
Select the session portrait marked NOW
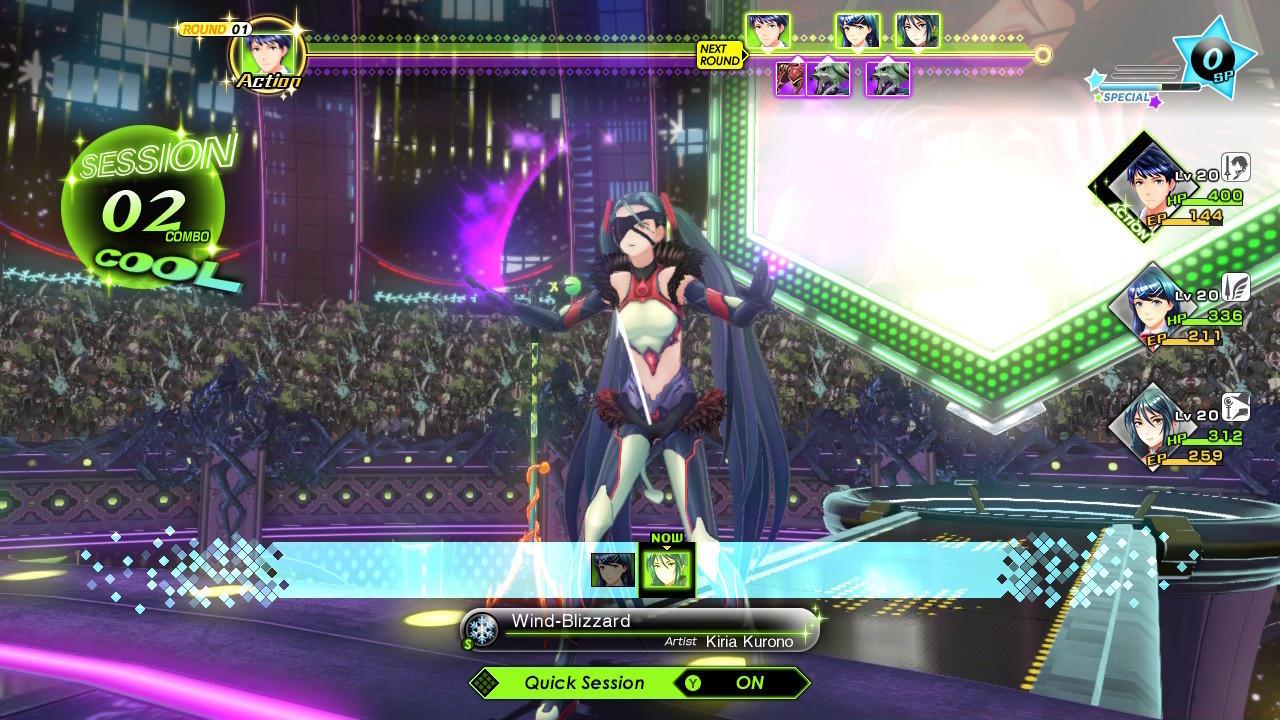pyautogui.click(x=667, y=570)
